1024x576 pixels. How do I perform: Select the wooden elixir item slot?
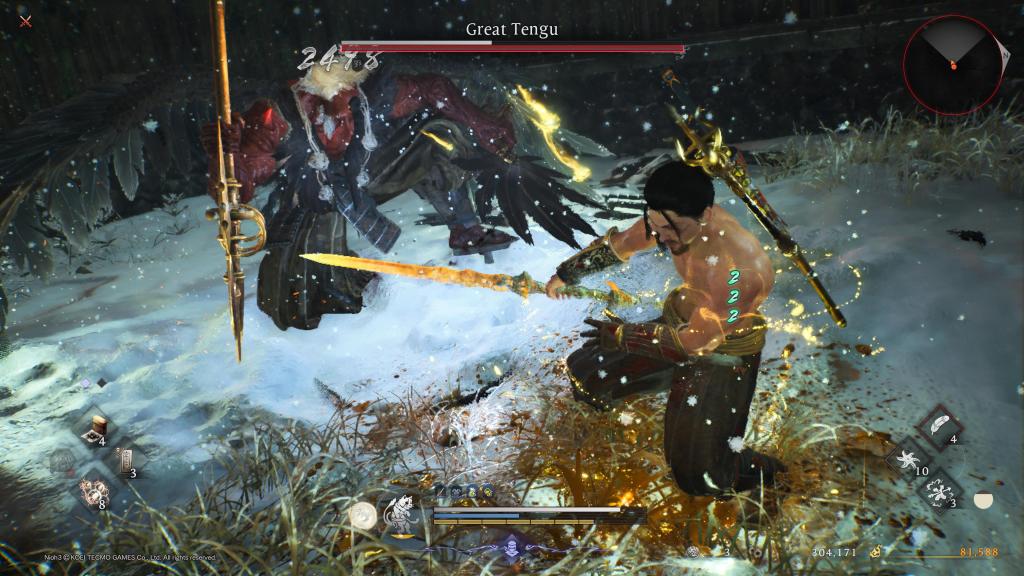[100, 425]
